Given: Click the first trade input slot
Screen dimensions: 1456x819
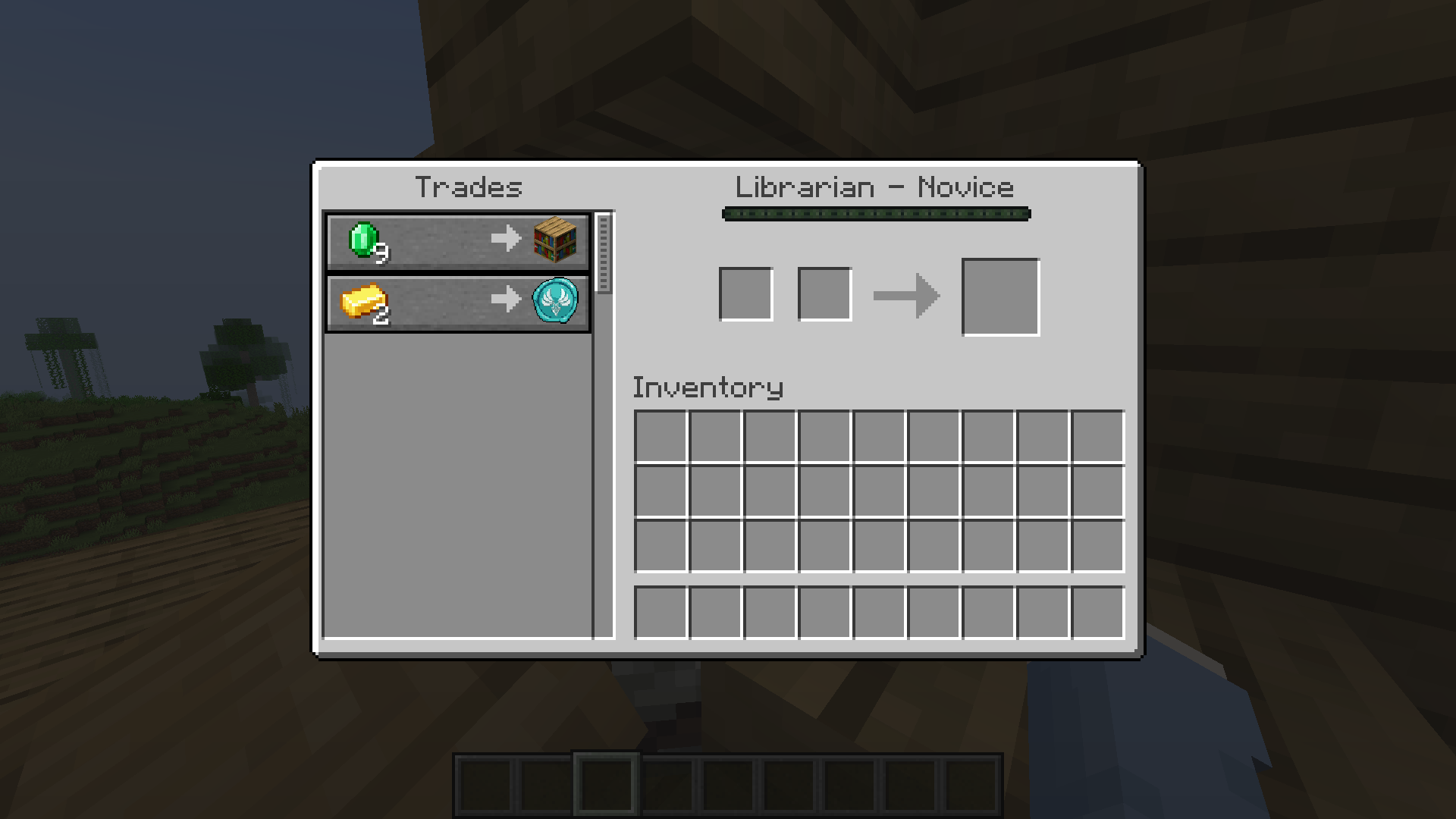Looking at the screenshot, I should click(x=746, y=294).
